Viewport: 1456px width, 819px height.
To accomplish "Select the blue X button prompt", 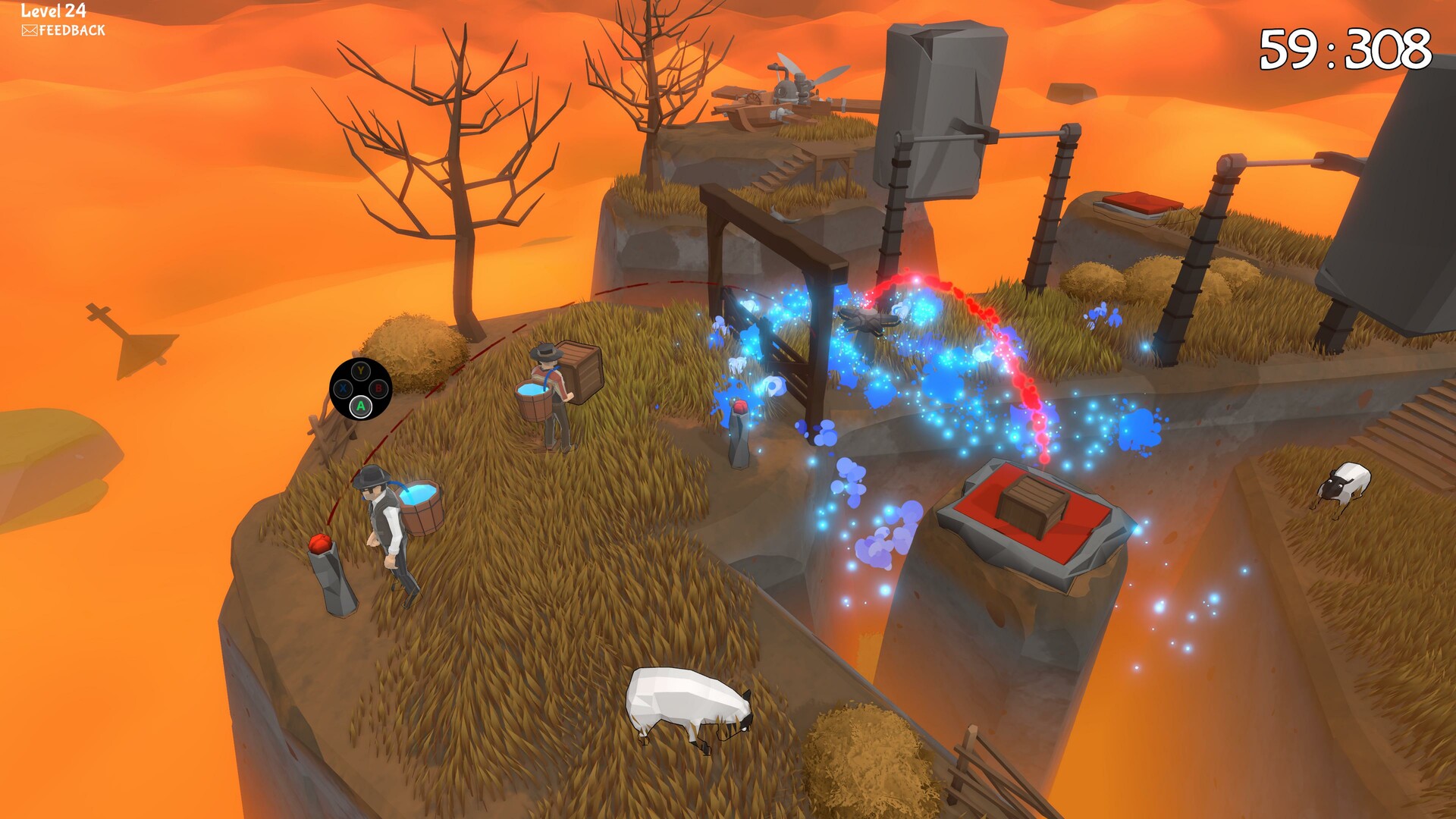I will click(x=343, y=389).
